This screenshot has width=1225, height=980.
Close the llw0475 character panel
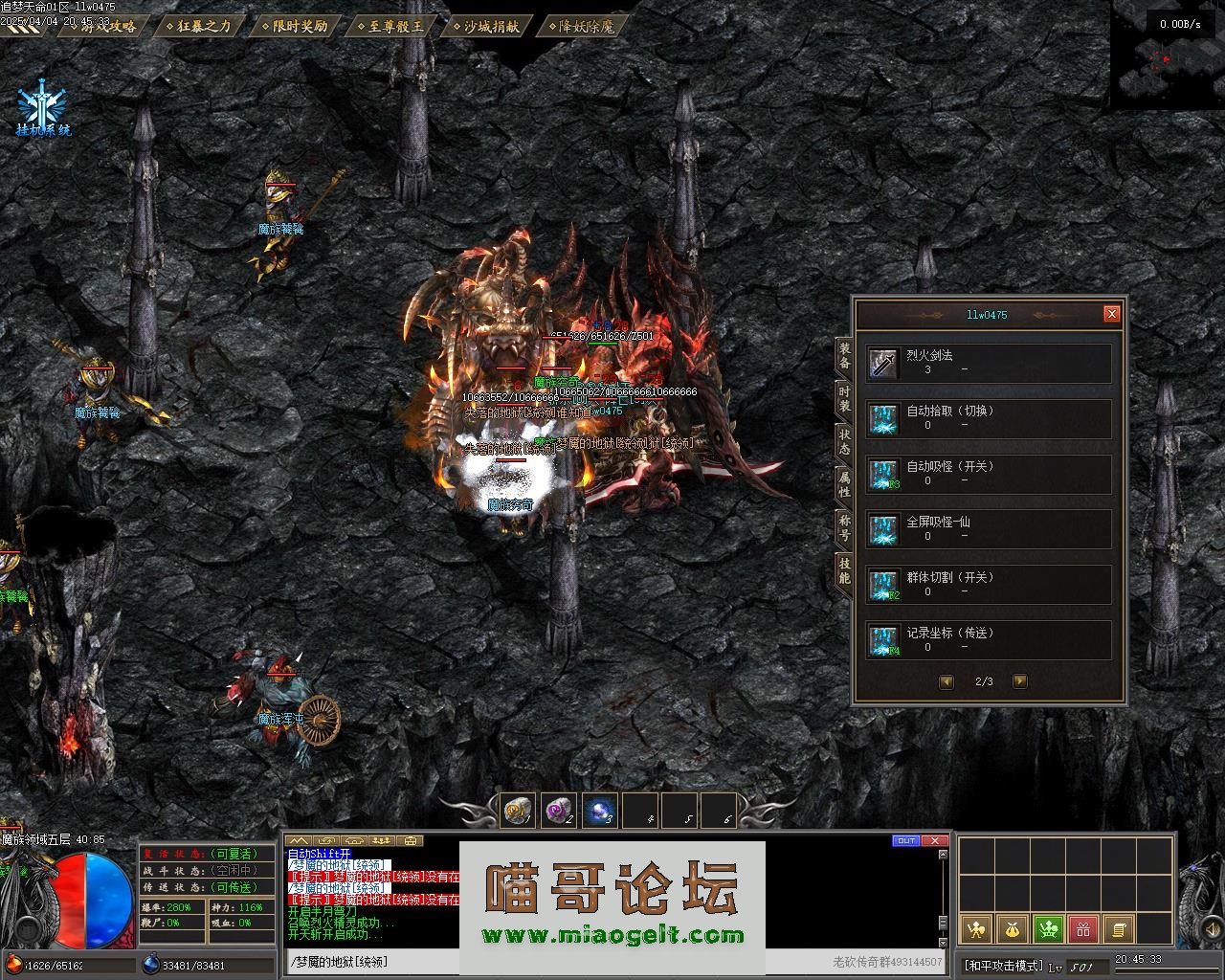tap(1111, 314)
